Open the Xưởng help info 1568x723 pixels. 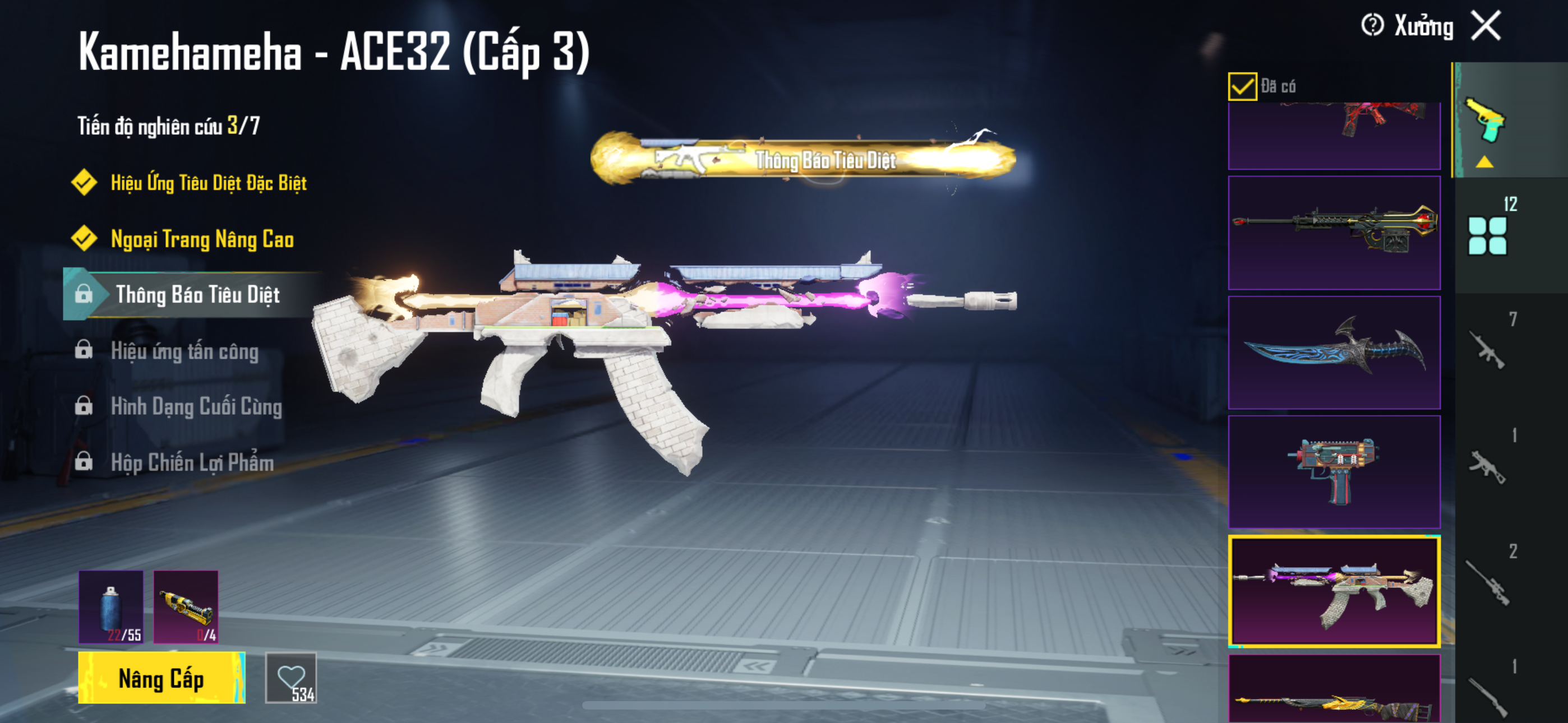[1373, 26]
